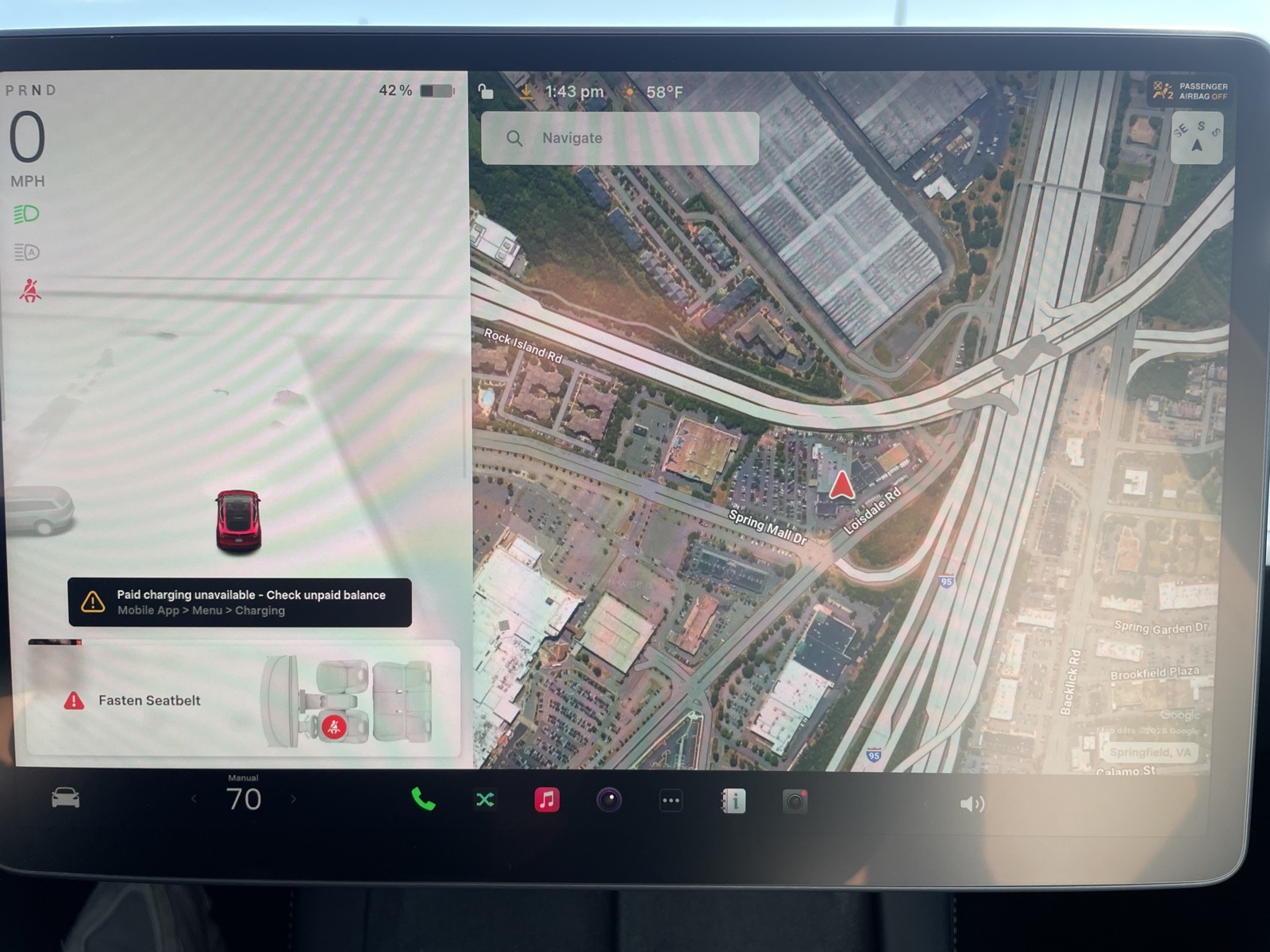Open the round camera lens app
The image size is (1270, 952).
(609, 800)
